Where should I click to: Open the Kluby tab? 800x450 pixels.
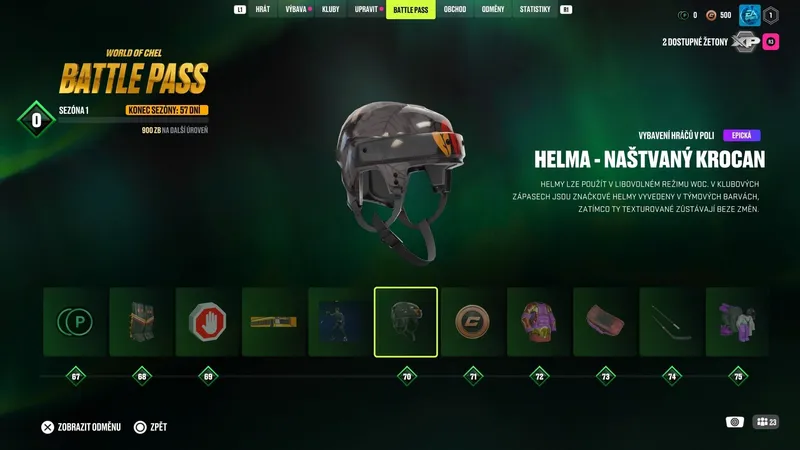click(331, 10)
